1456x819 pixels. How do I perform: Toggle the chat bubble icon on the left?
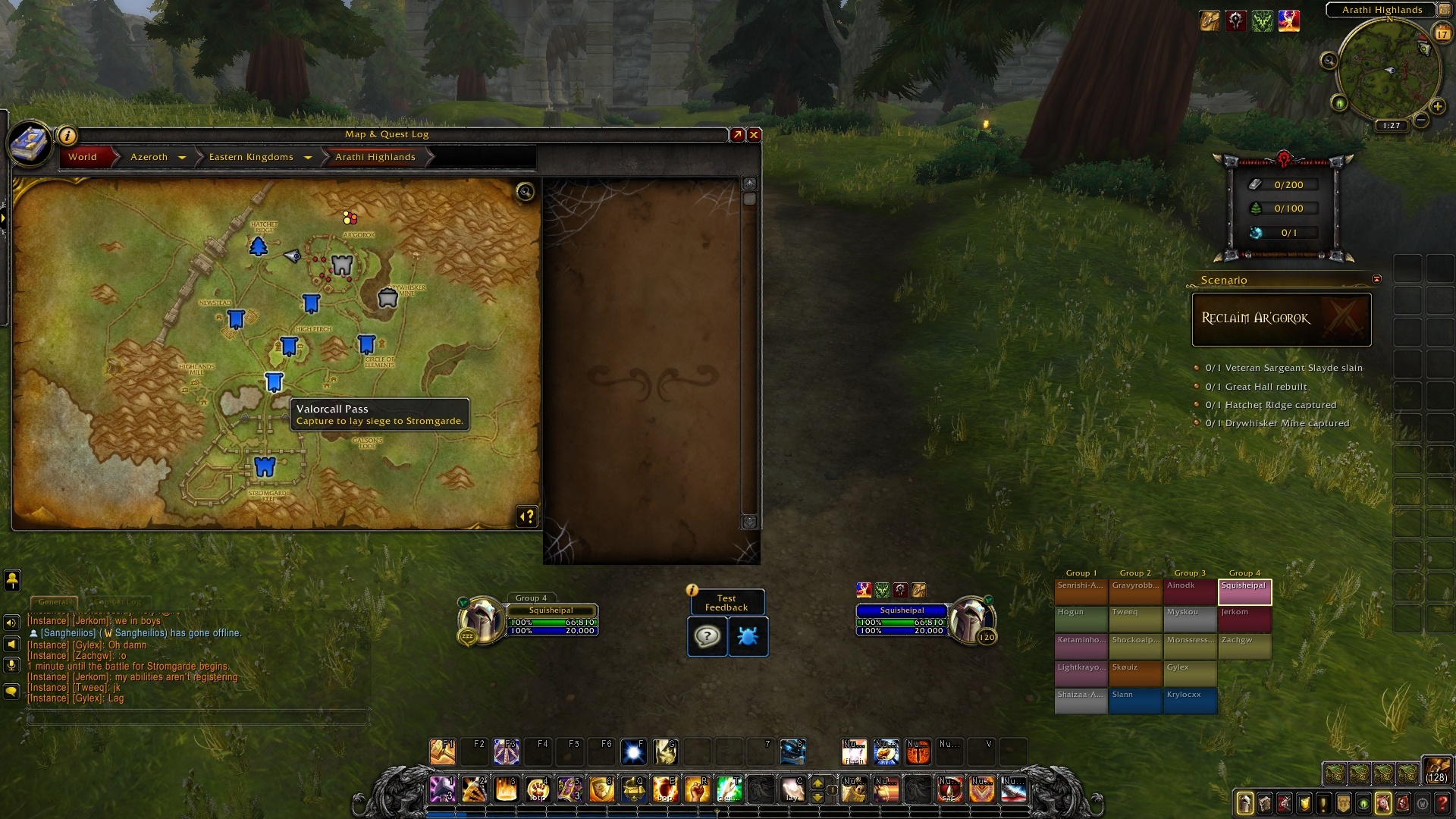coord(11,690)
